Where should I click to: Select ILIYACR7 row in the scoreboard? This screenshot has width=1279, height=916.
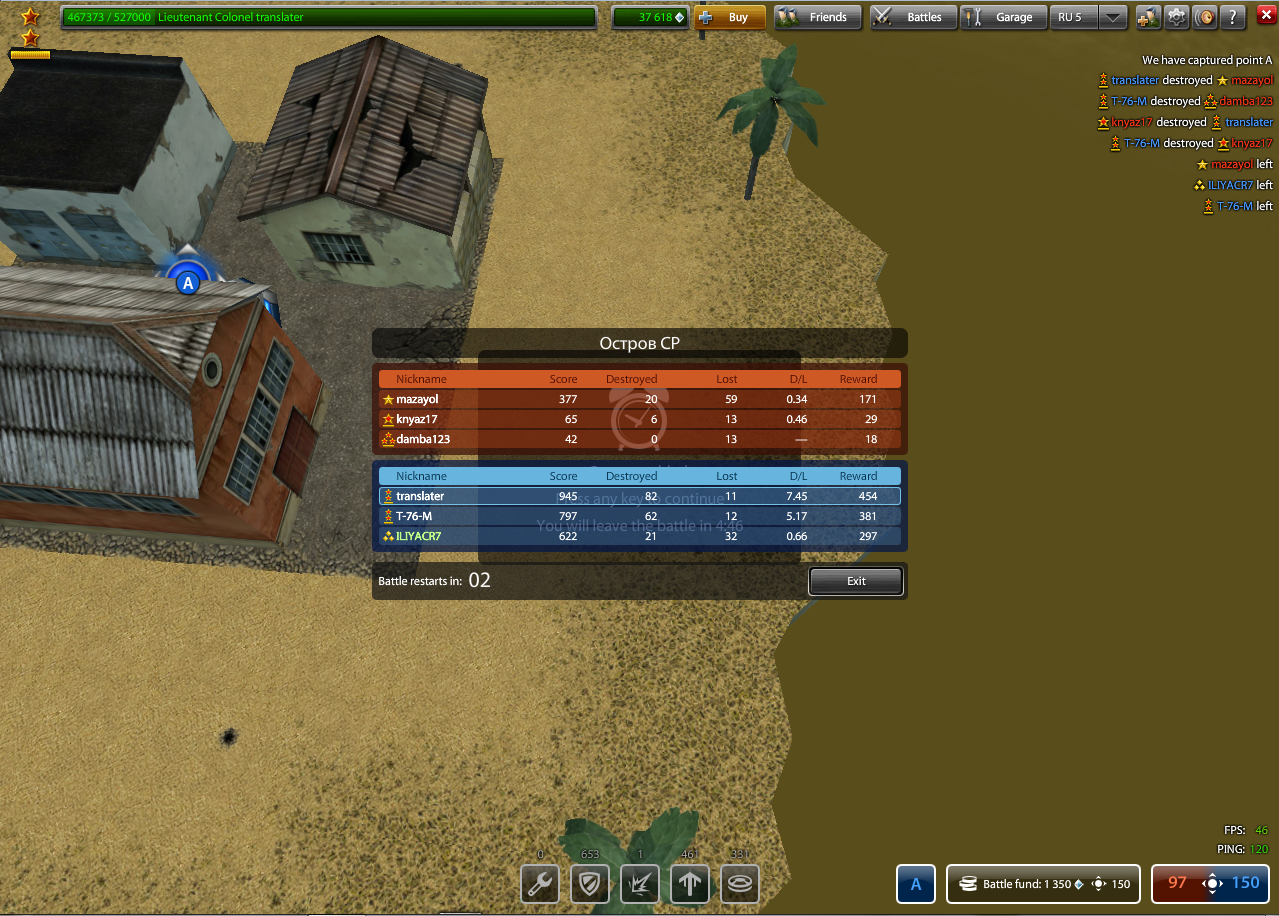(x=640, y=536)
